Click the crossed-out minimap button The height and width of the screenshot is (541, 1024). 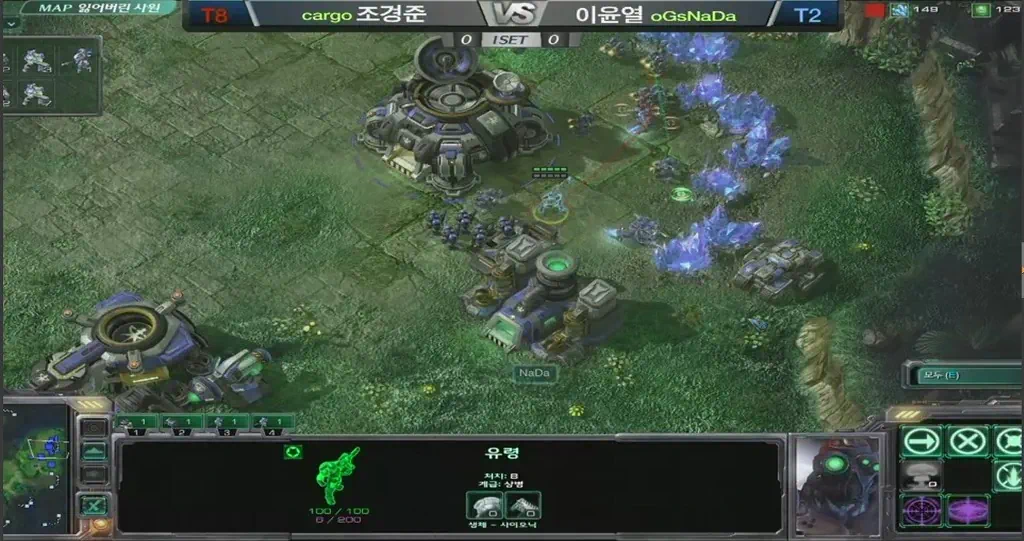point(93,506)
